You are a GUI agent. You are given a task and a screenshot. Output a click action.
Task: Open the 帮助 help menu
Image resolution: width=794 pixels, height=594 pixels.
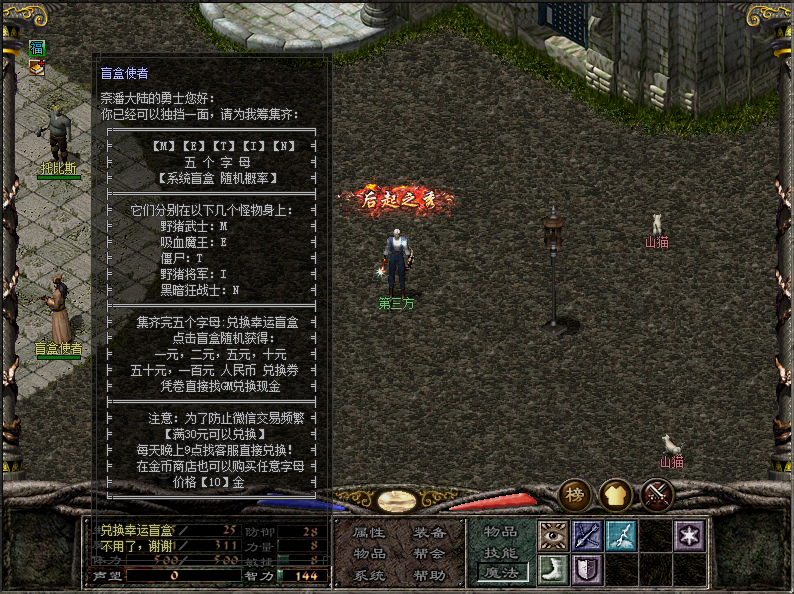(x=428, y=575)
